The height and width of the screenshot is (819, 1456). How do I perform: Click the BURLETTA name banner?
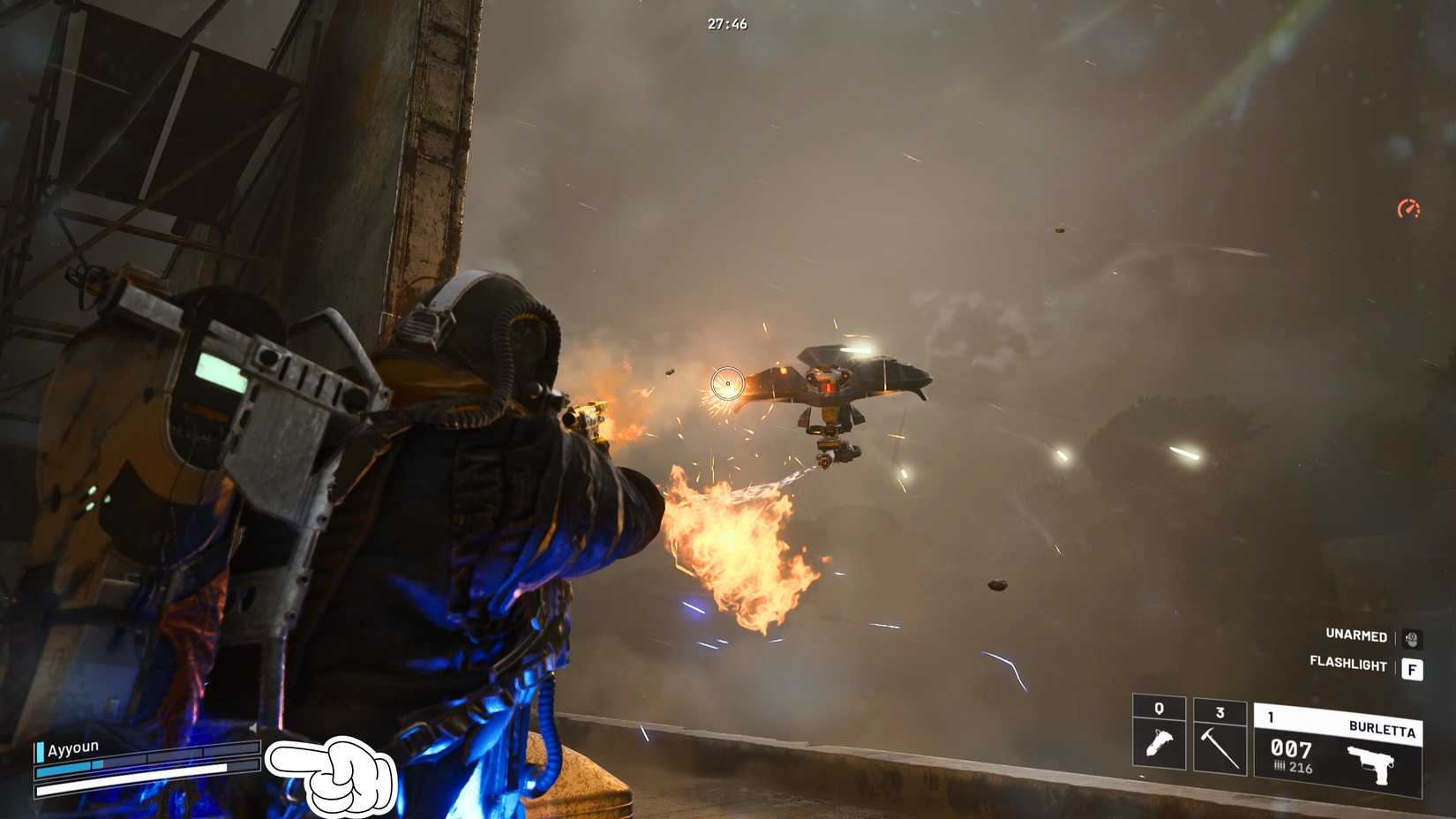tap(1383, 728)
